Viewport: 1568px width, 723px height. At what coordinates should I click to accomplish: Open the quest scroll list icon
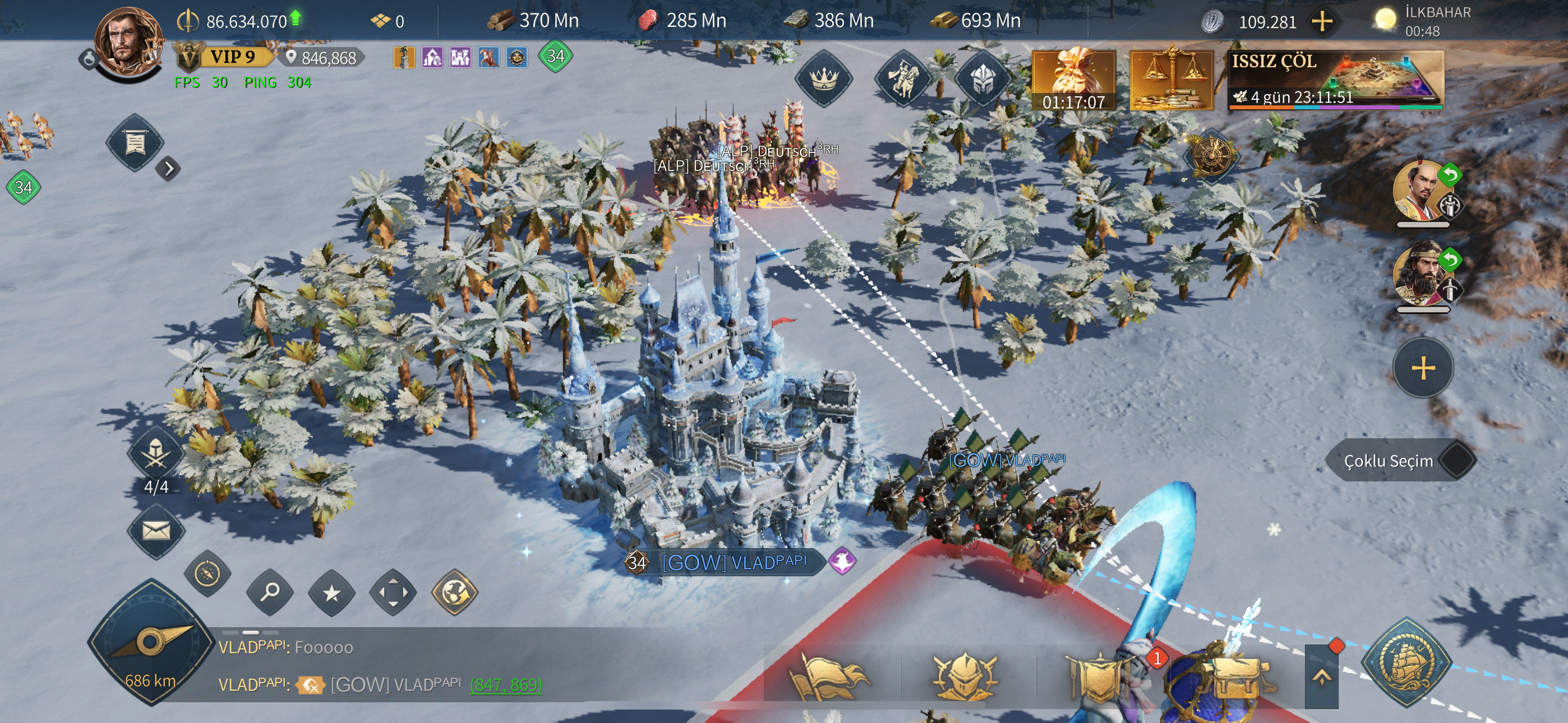135,143
